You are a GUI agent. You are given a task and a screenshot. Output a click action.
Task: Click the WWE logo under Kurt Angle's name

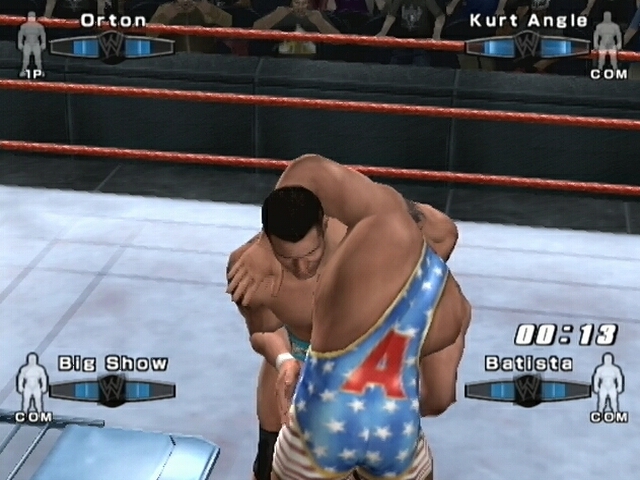pyautogui.click(x=527, y=45)
